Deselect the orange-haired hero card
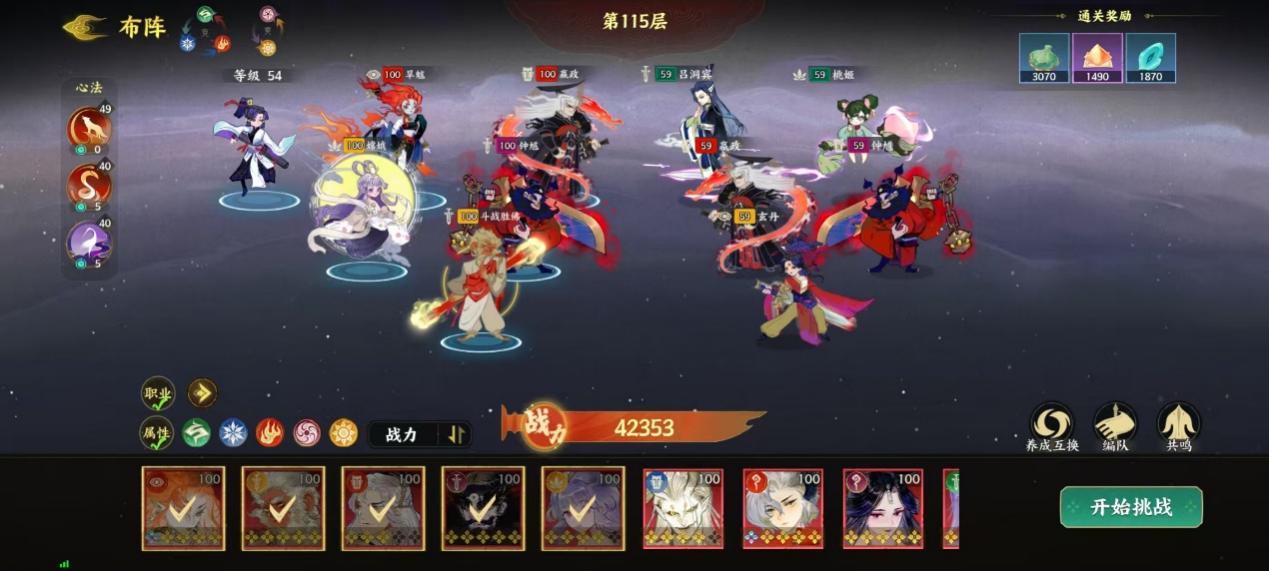Viewport: 1269px width, 571px height. point(183,508)
